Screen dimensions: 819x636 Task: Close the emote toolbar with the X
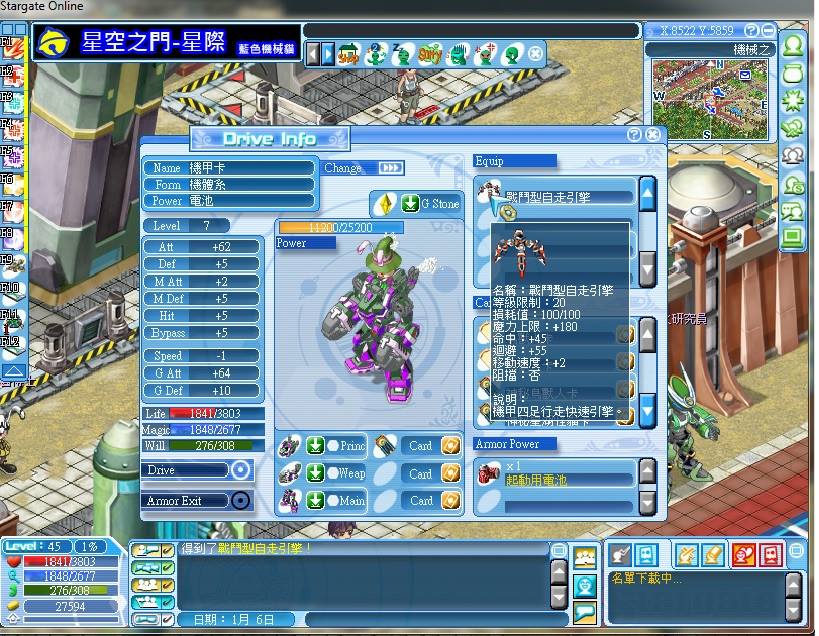click(x=536, y=53)
